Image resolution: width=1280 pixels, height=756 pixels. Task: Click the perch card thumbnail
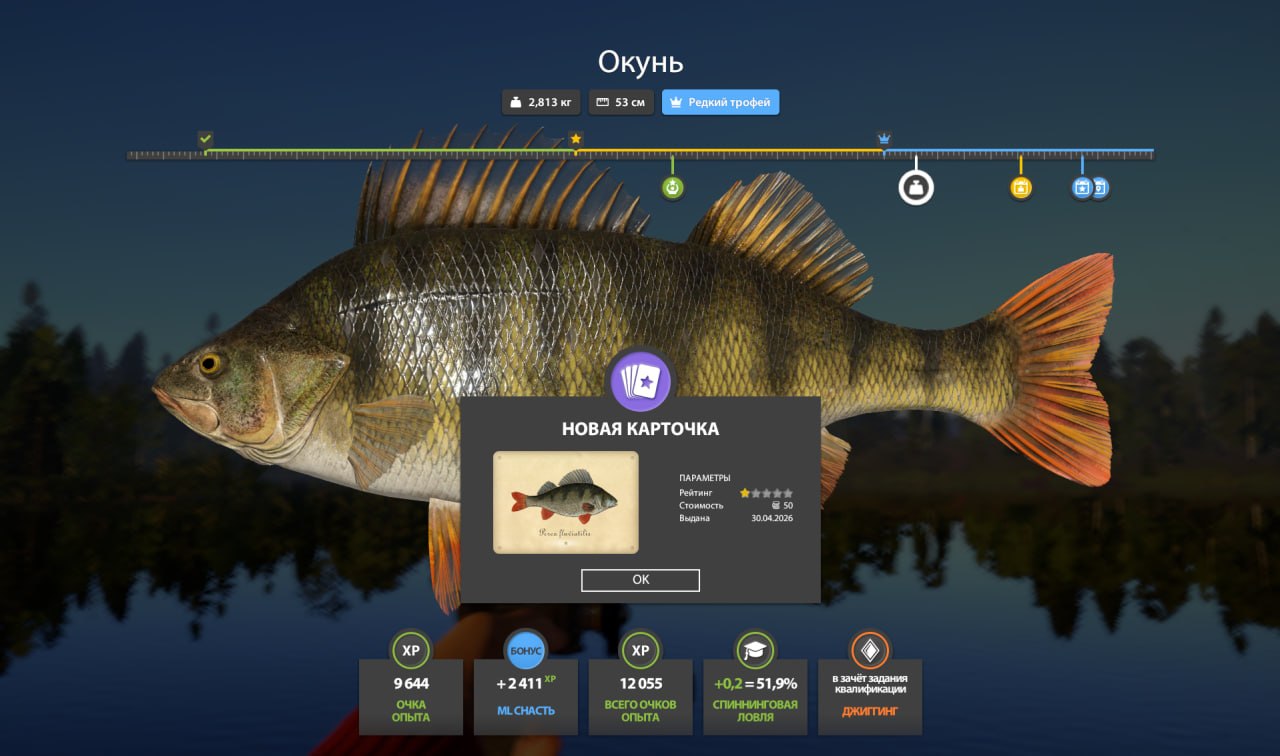coord(565,502)
